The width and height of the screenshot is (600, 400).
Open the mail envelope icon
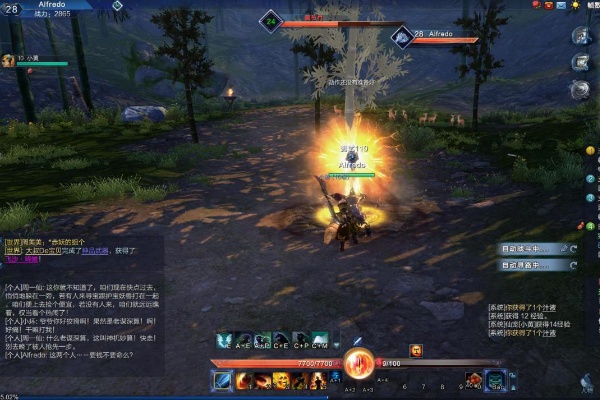561,5
